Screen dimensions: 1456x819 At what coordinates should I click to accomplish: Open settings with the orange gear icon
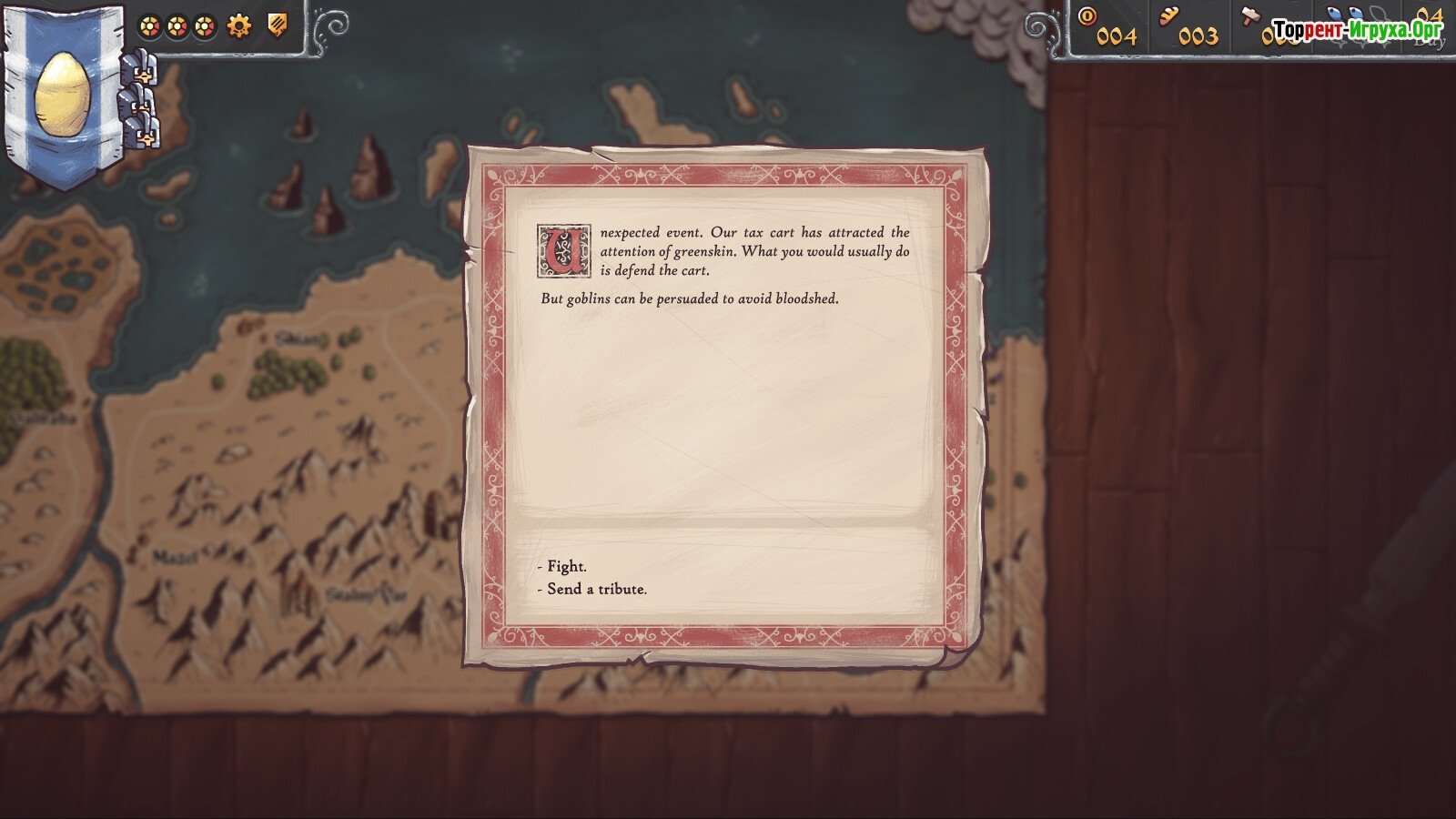point(238,25)
